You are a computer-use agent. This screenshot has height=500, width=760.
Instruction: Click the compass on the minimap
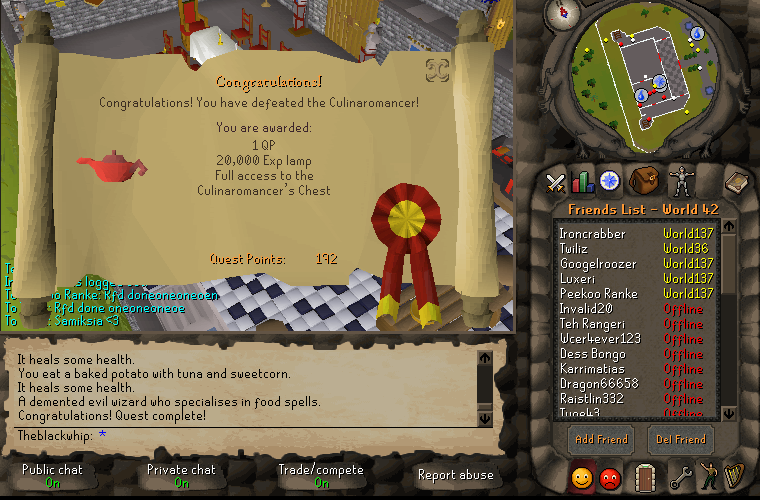pos(565,12)
